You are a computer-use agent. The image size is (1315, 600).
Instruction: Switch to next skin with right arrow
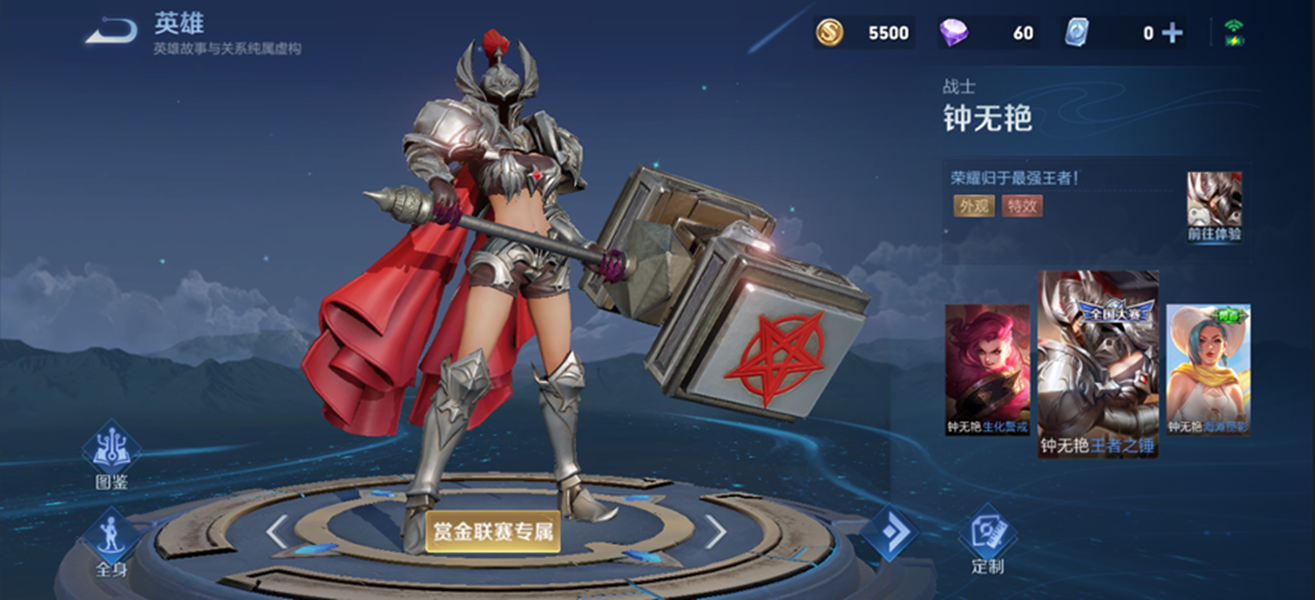[716, 532]
